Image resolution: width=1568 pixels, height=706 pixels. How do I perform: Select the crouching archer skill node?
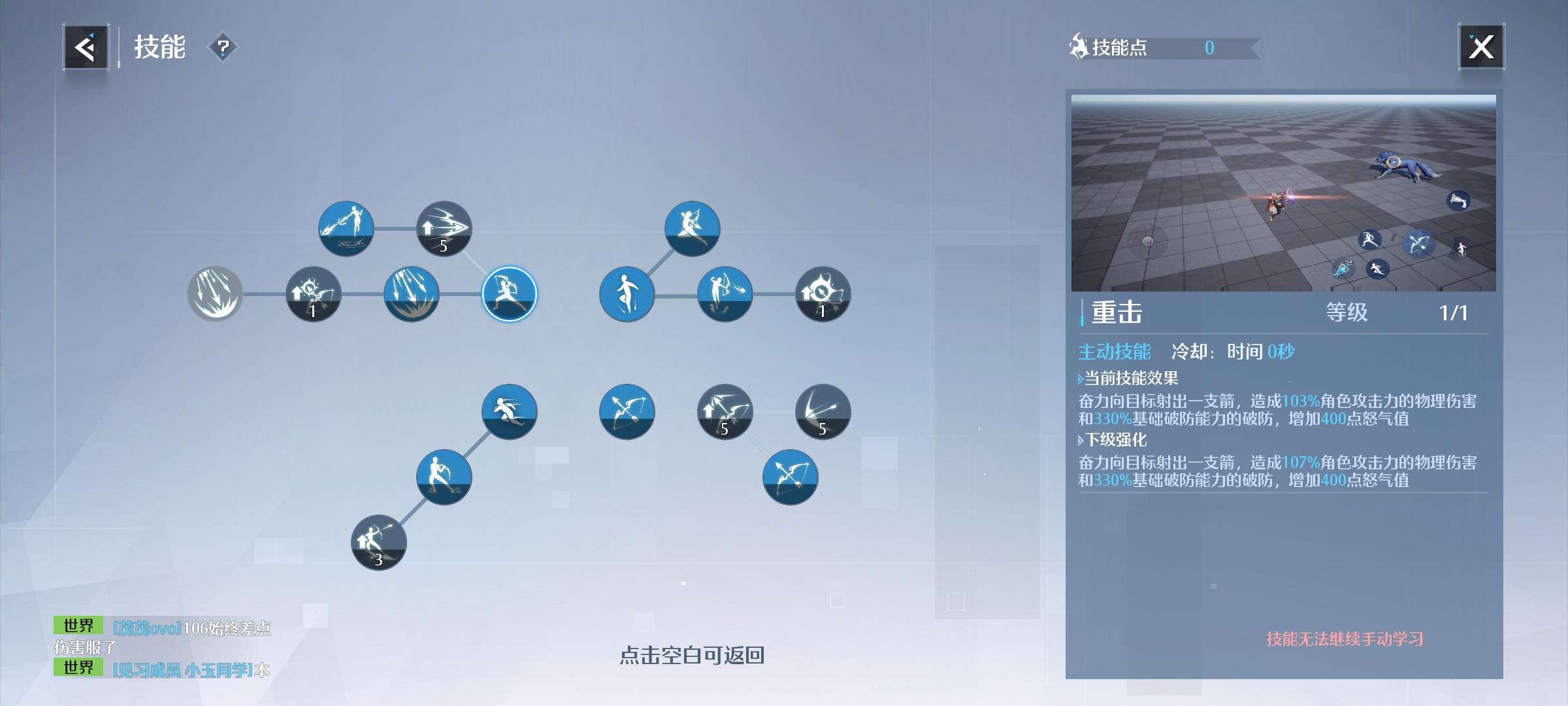point(444,476)
